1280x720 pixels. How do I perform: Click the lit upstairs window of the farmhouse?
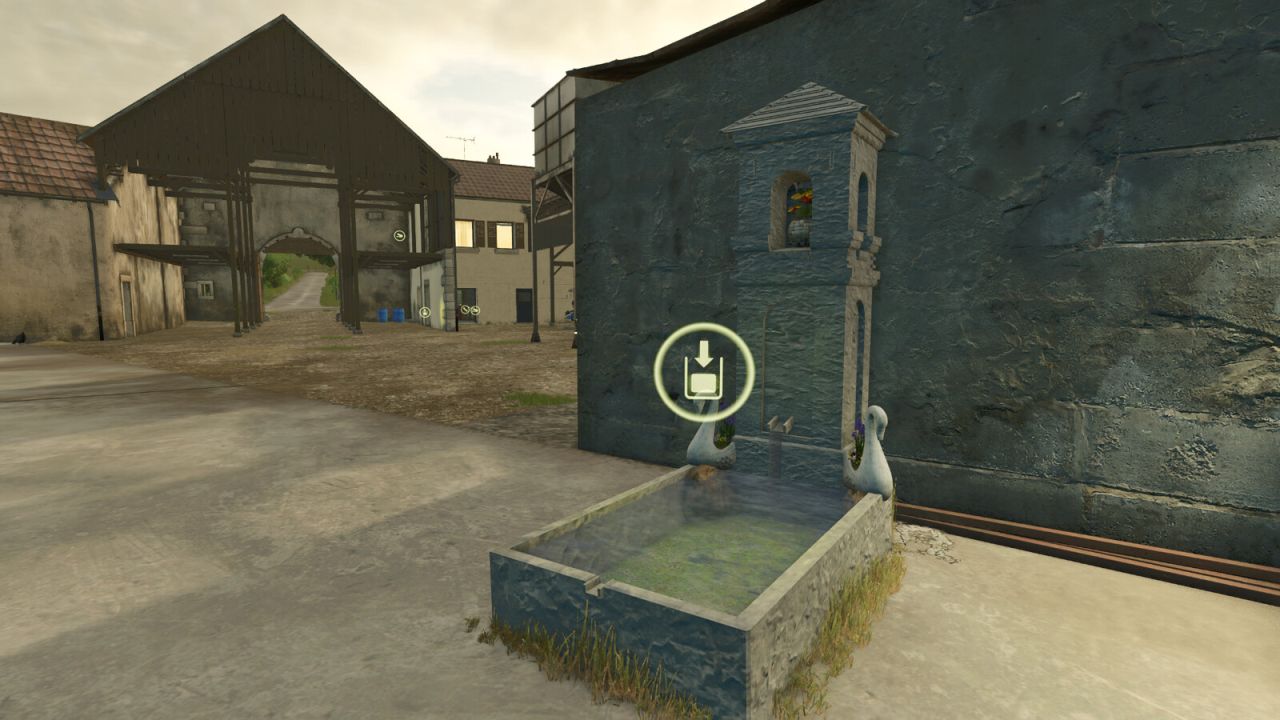point(463,233)
